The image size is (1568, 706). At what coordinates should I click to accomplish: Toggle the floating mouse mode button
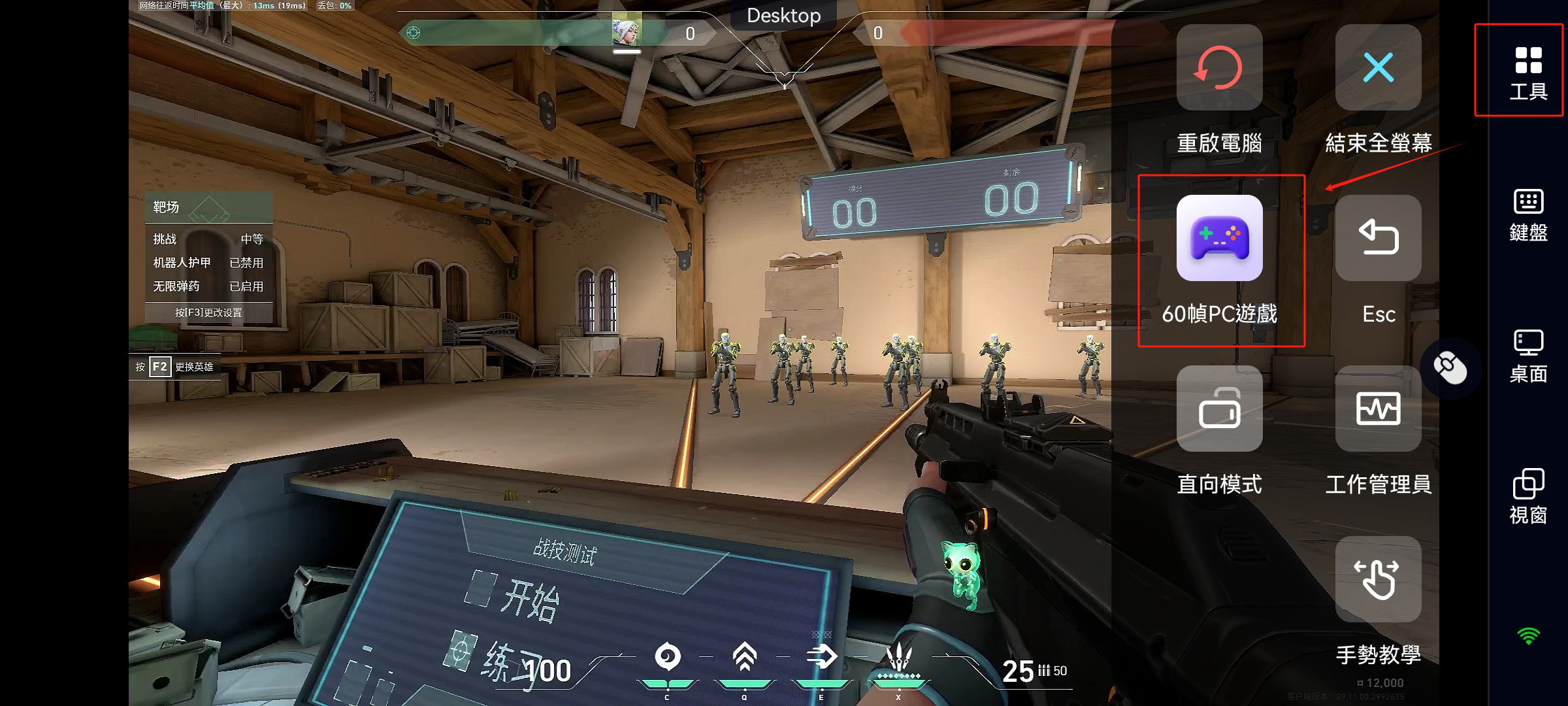(1450, 368)
